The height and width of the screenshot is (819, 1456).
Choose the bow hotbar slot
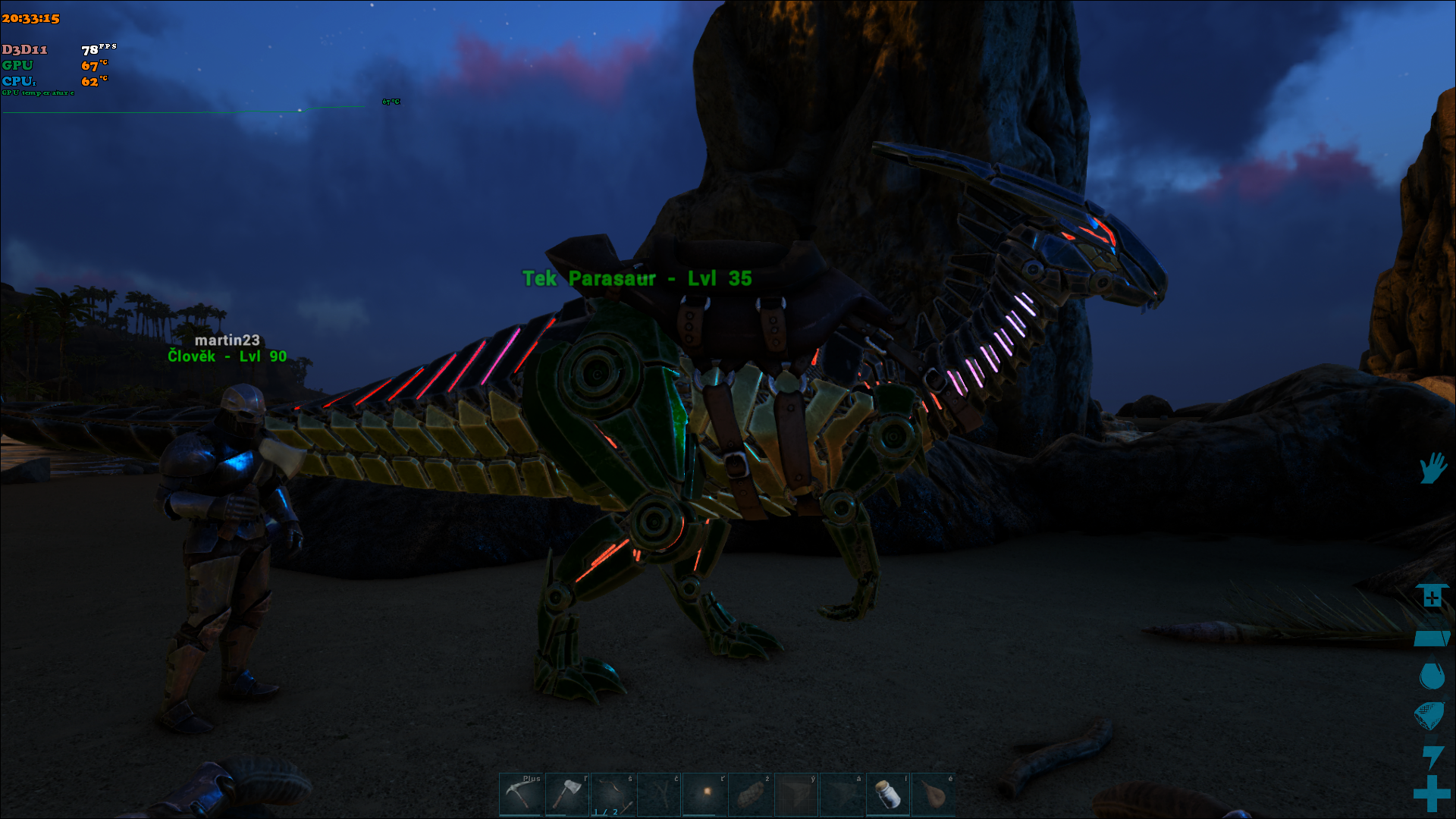(x=613, y=794)
